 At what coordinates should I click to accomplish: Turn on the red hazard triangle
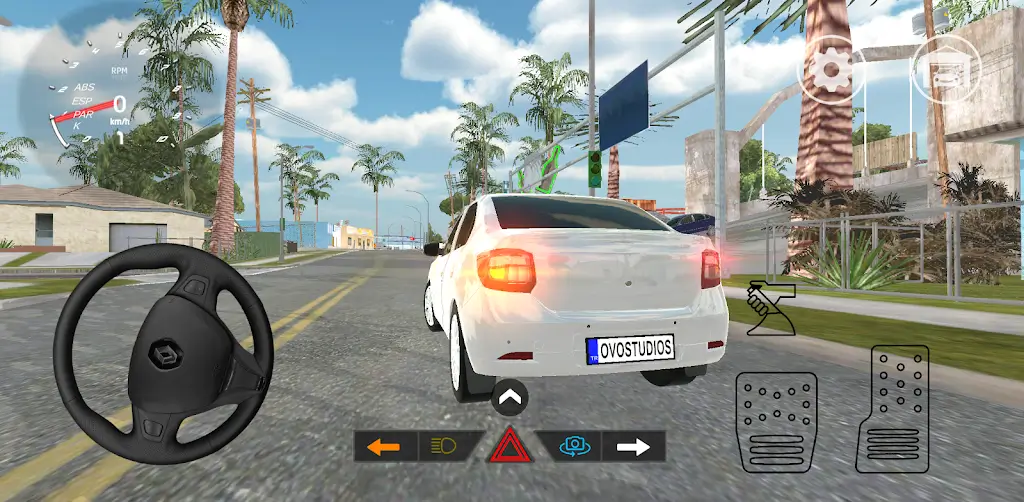pos(510,446)
